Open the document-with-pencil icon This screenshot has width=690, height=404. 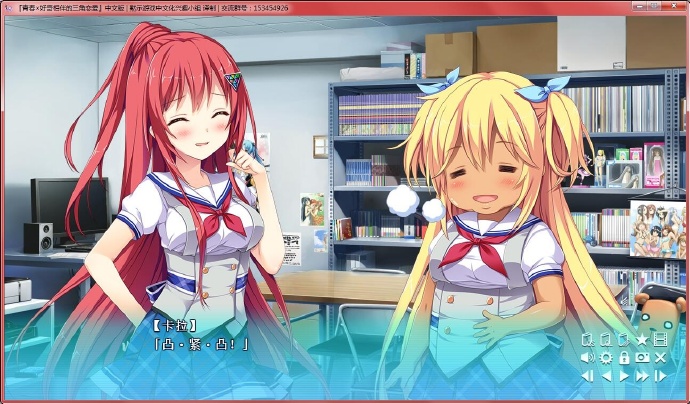pos(623,340)
